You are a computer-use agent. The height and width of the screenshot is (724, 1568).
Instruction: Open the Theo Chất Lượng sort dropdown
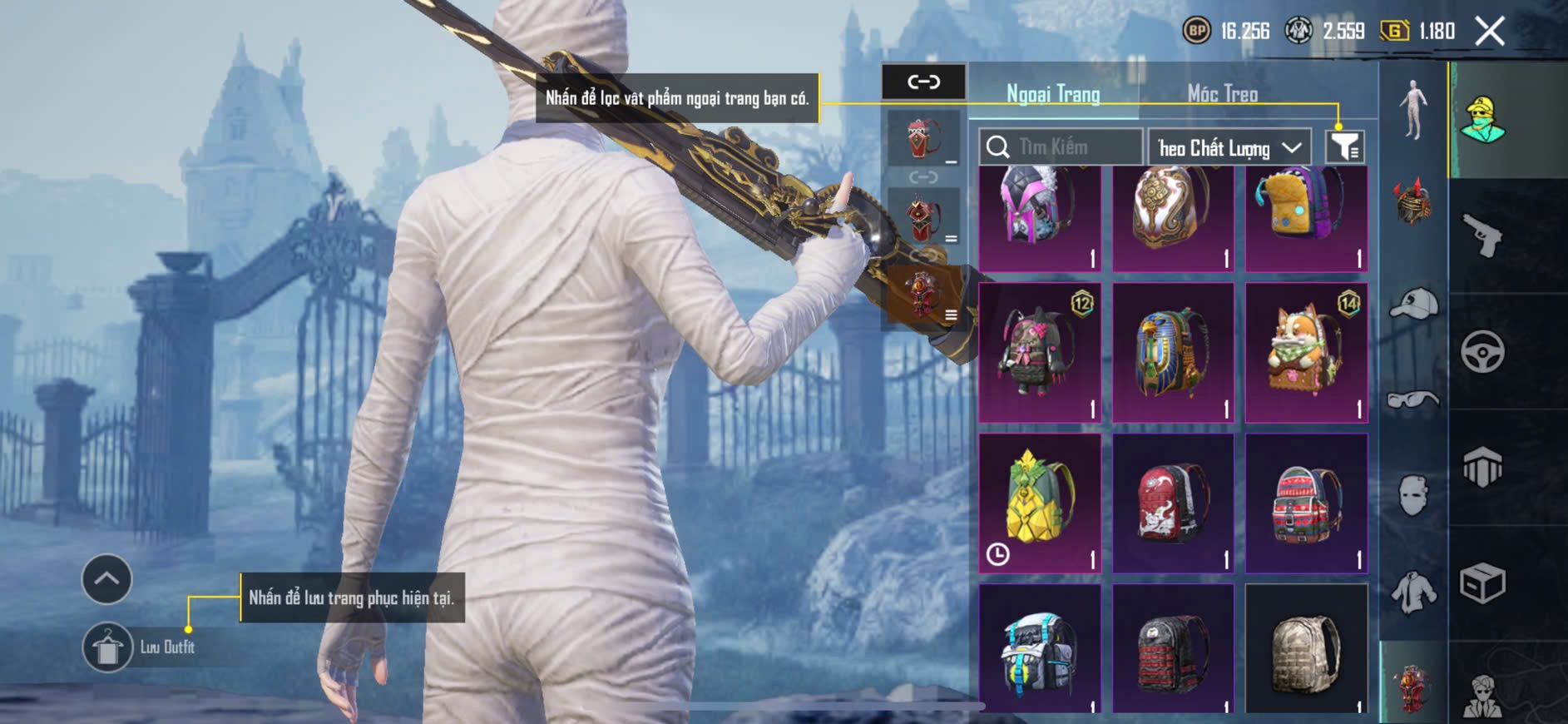[1229, 148]
